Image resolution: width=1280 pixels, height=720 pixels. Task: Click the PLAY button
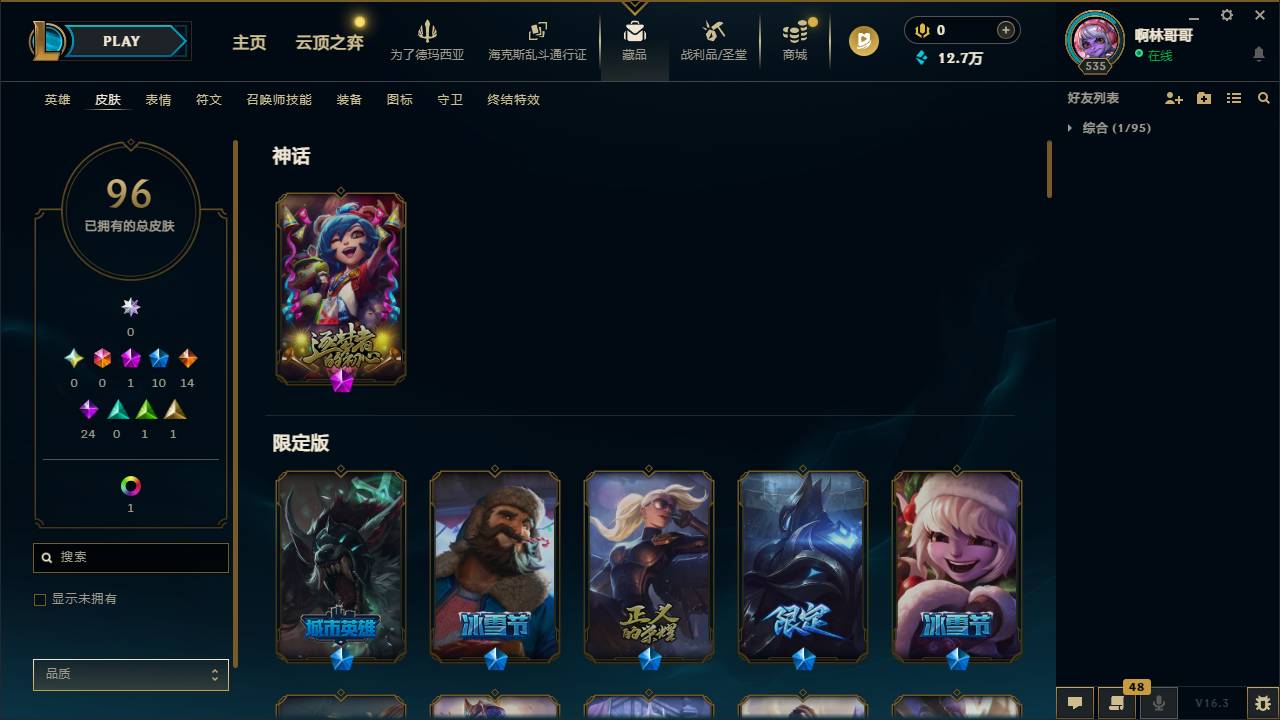point(121,41)
